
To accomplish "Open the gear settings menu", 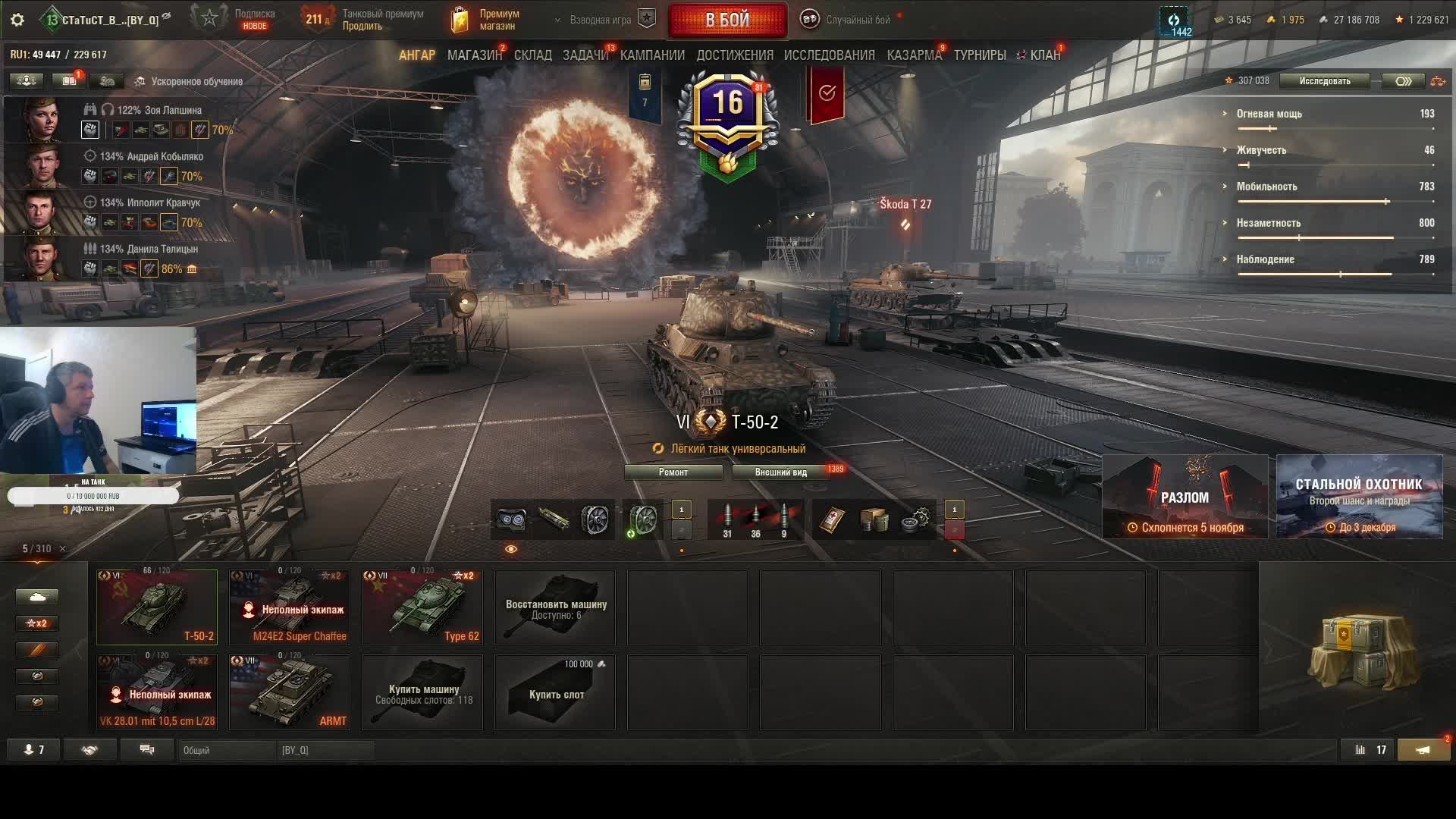I will click(x=17, y=20).
